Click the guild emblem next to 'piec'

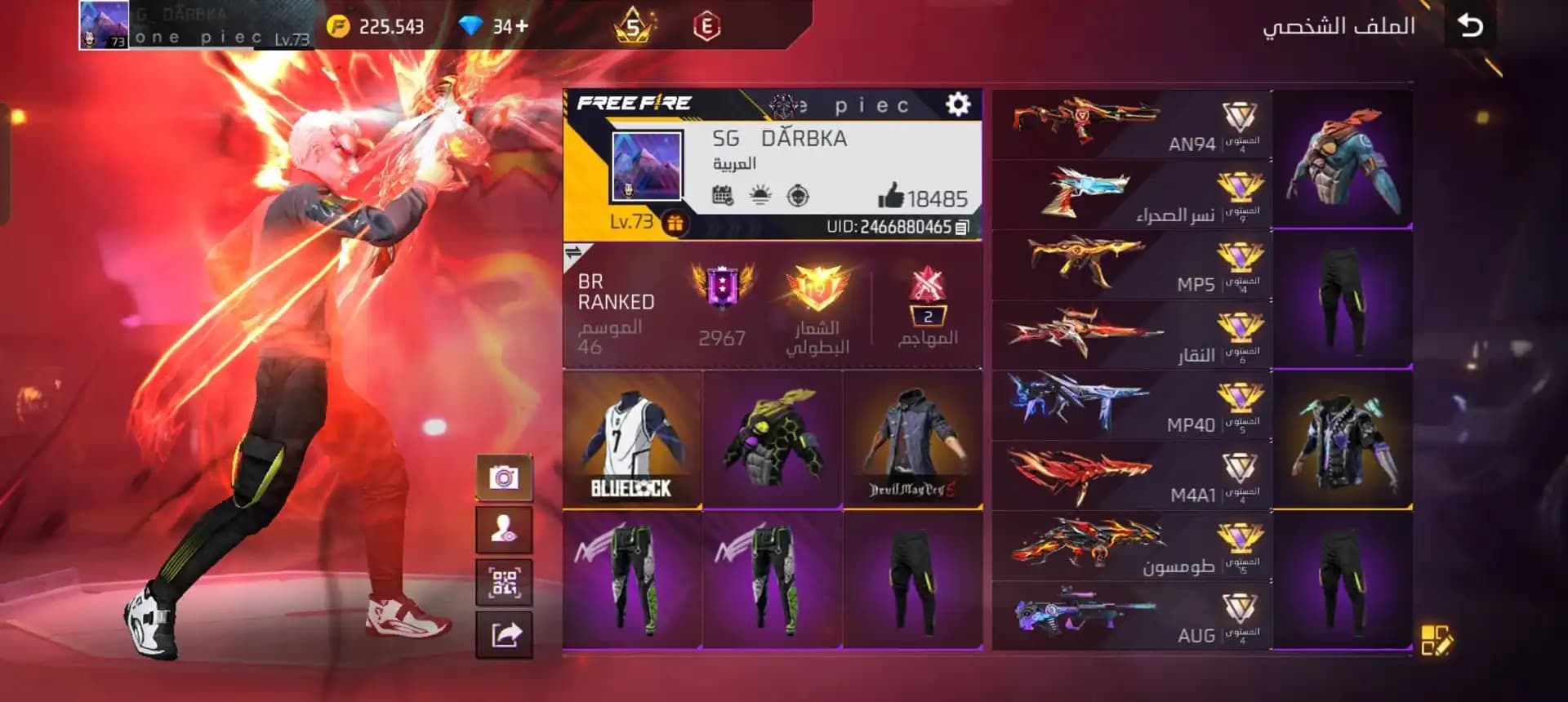pos(784,104)
